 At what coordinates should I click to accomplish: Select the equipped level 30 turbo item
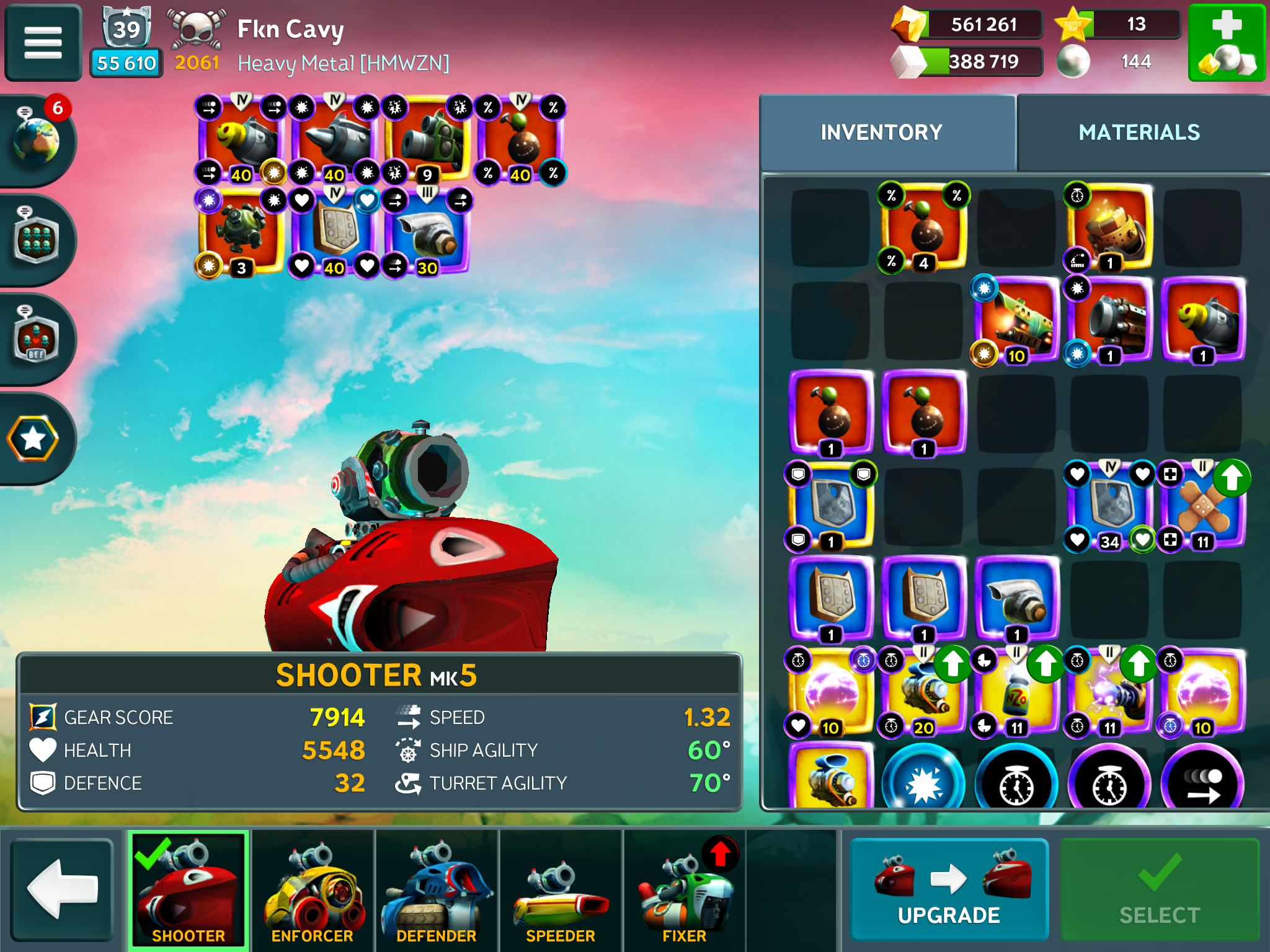pyautogui.click(x=427, y=232)
